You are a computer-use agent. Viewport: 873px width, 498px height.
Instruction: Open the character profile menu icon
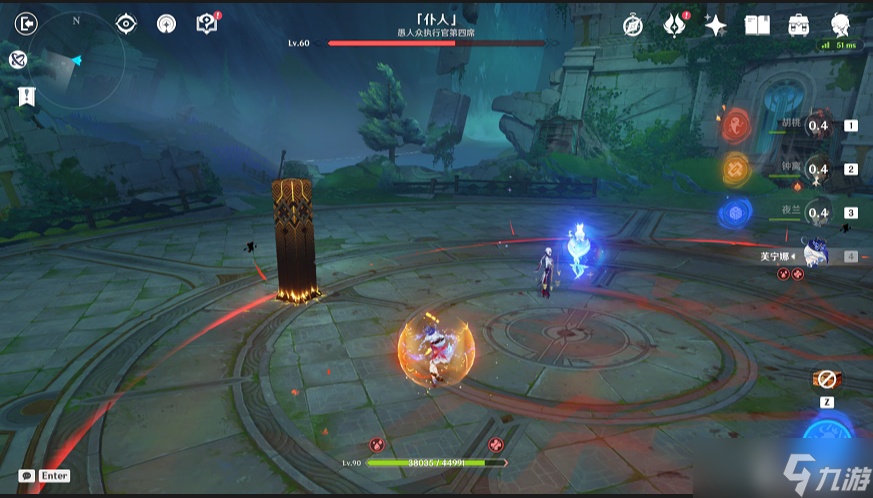click(840, 25)
